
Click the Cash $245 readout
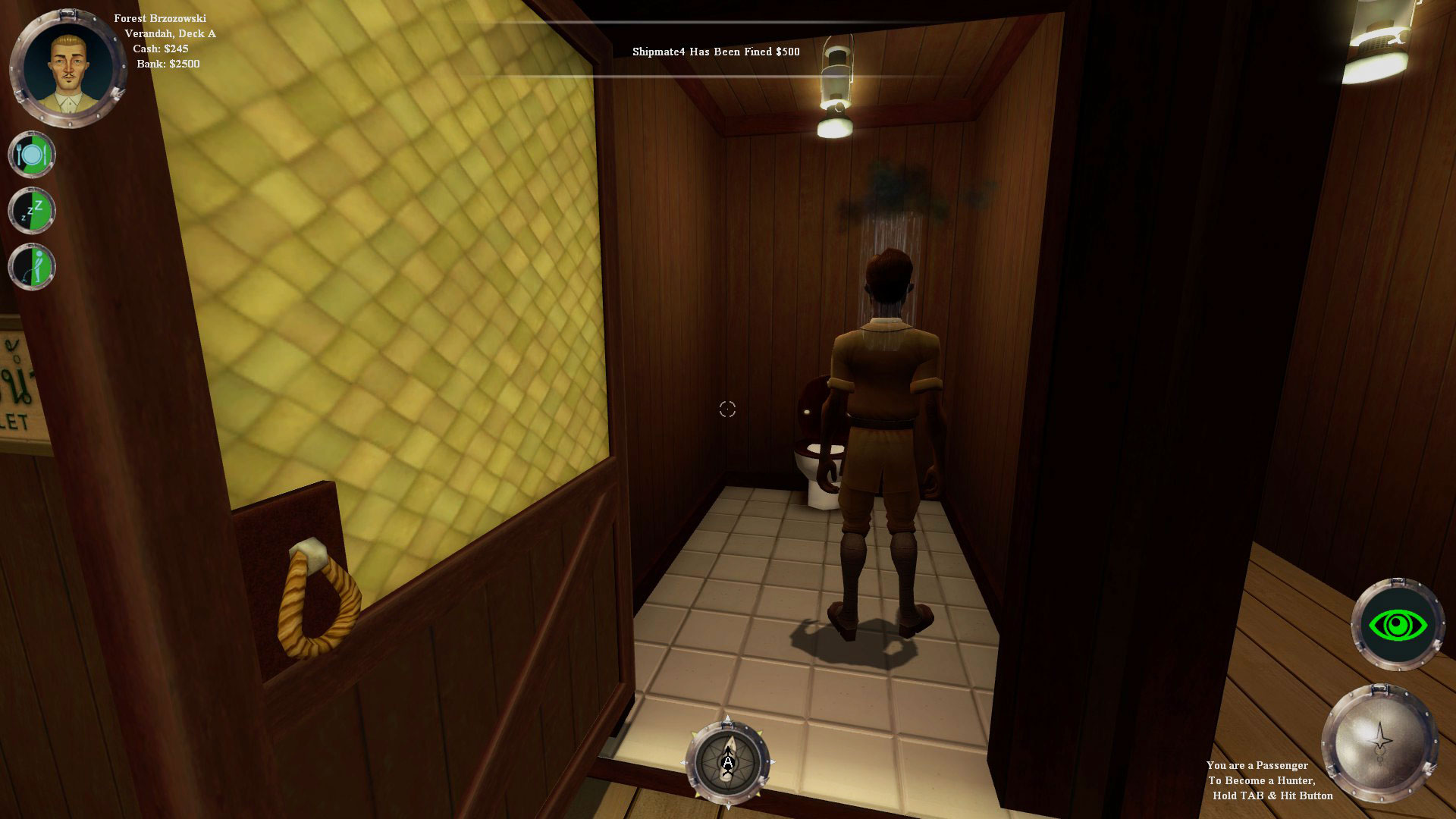(162, 48)
